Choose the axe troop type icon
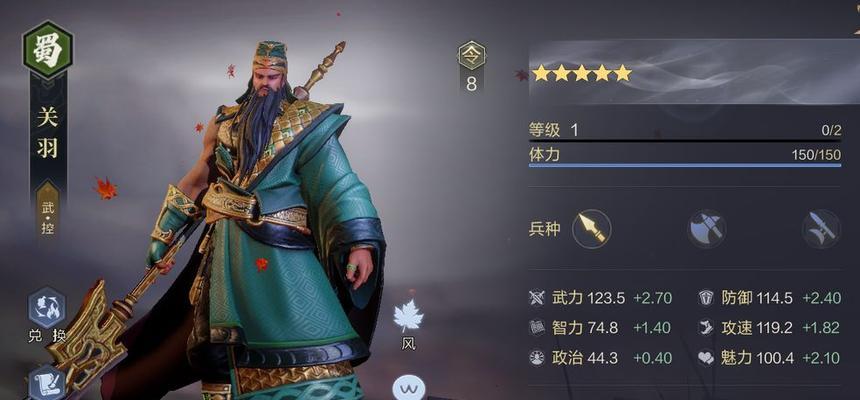This screenshot has height=400, width=860. 706,229
